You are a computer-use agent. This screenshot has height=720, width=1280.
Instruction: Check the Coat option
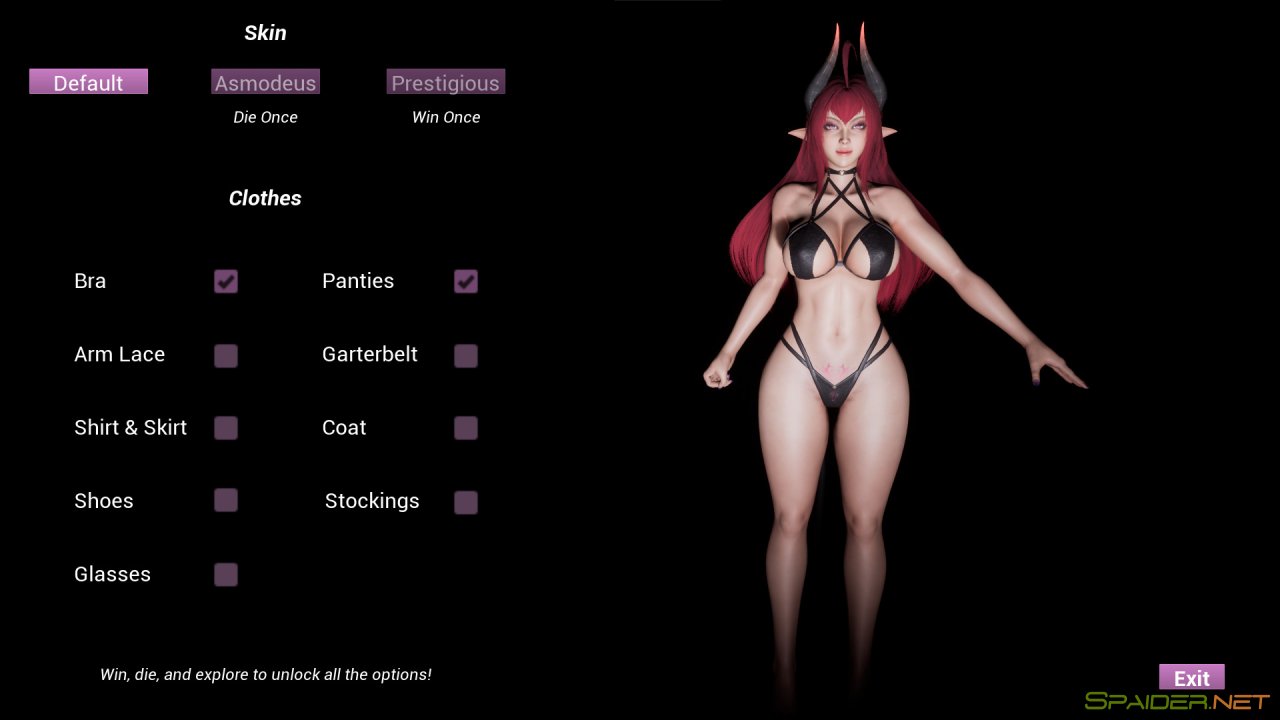[x=466, y=428]
